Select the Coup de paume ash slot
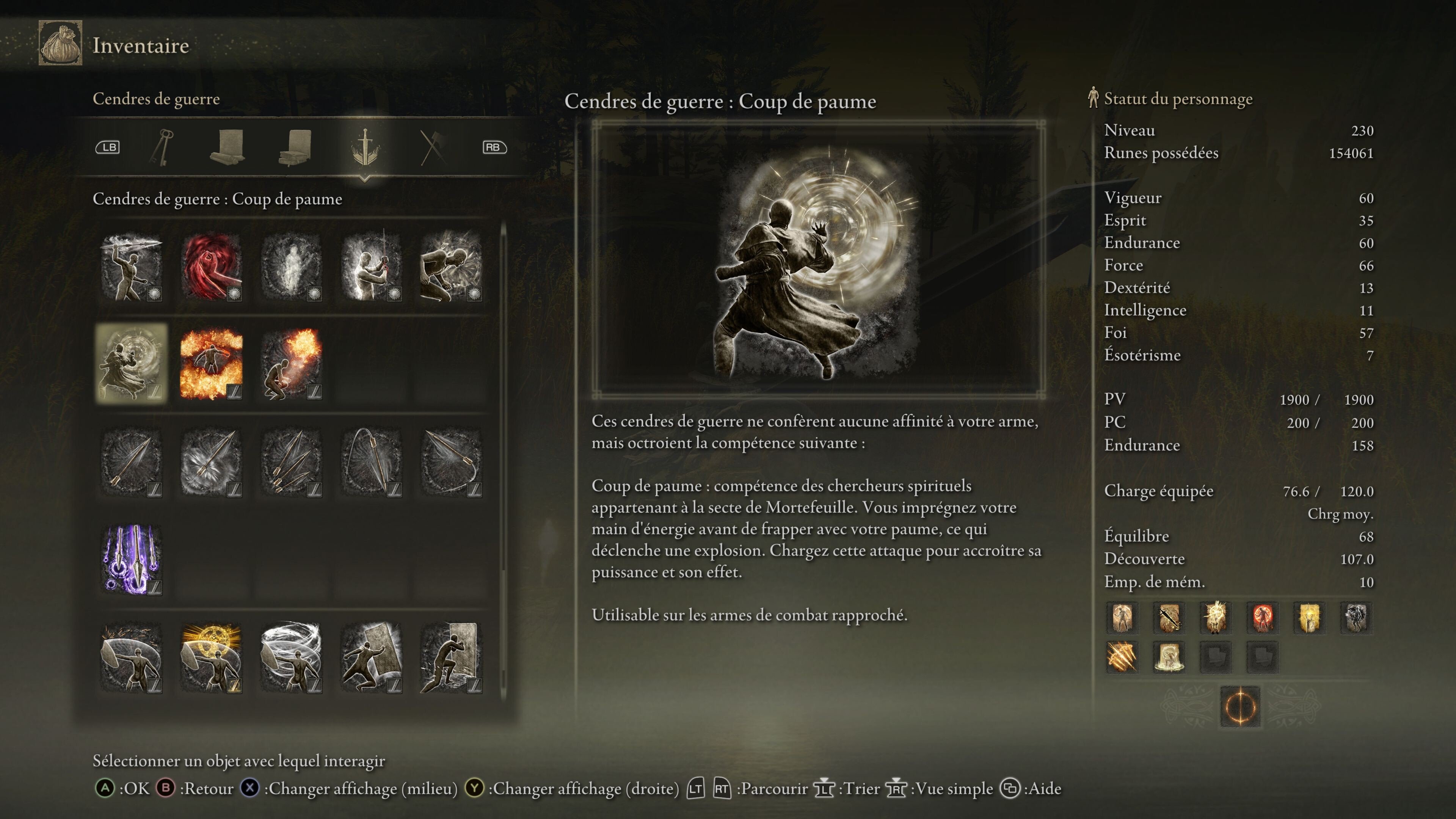Viewport: 1456px width, 819px height. tap(131, 363)
